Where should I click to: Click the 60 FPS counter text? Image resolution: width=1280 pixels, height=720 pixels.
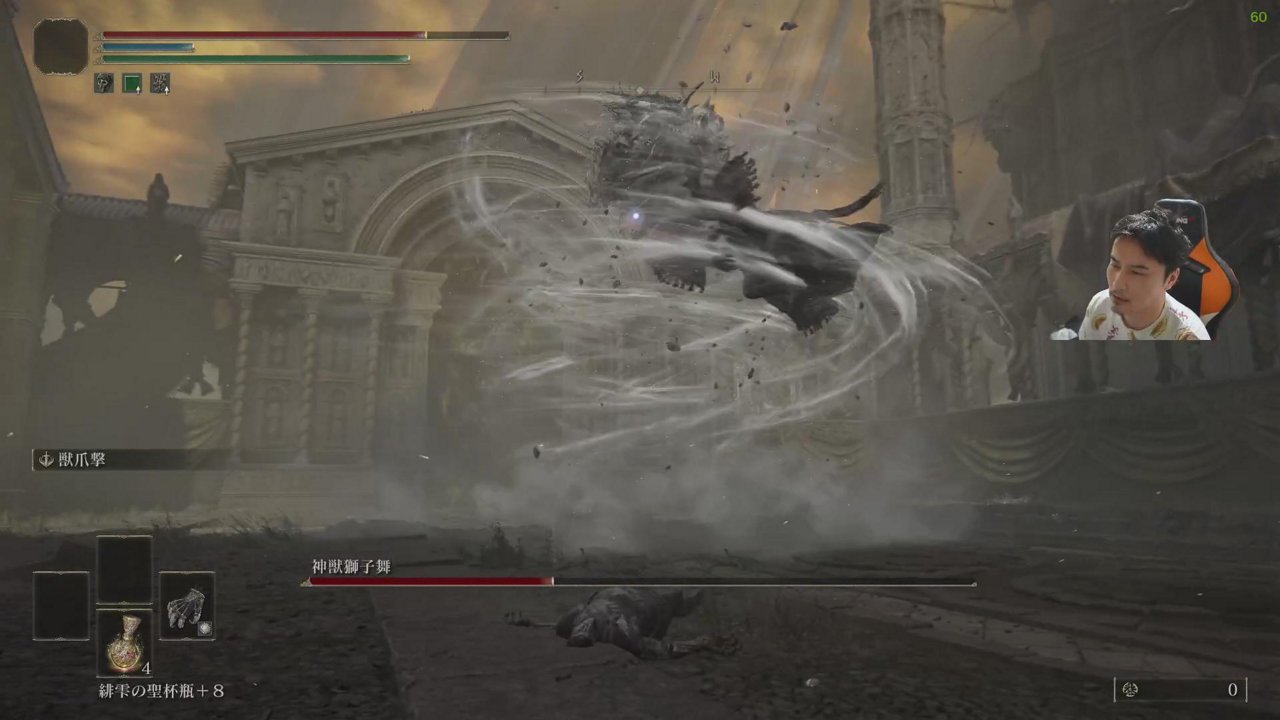click(1257, 17)
